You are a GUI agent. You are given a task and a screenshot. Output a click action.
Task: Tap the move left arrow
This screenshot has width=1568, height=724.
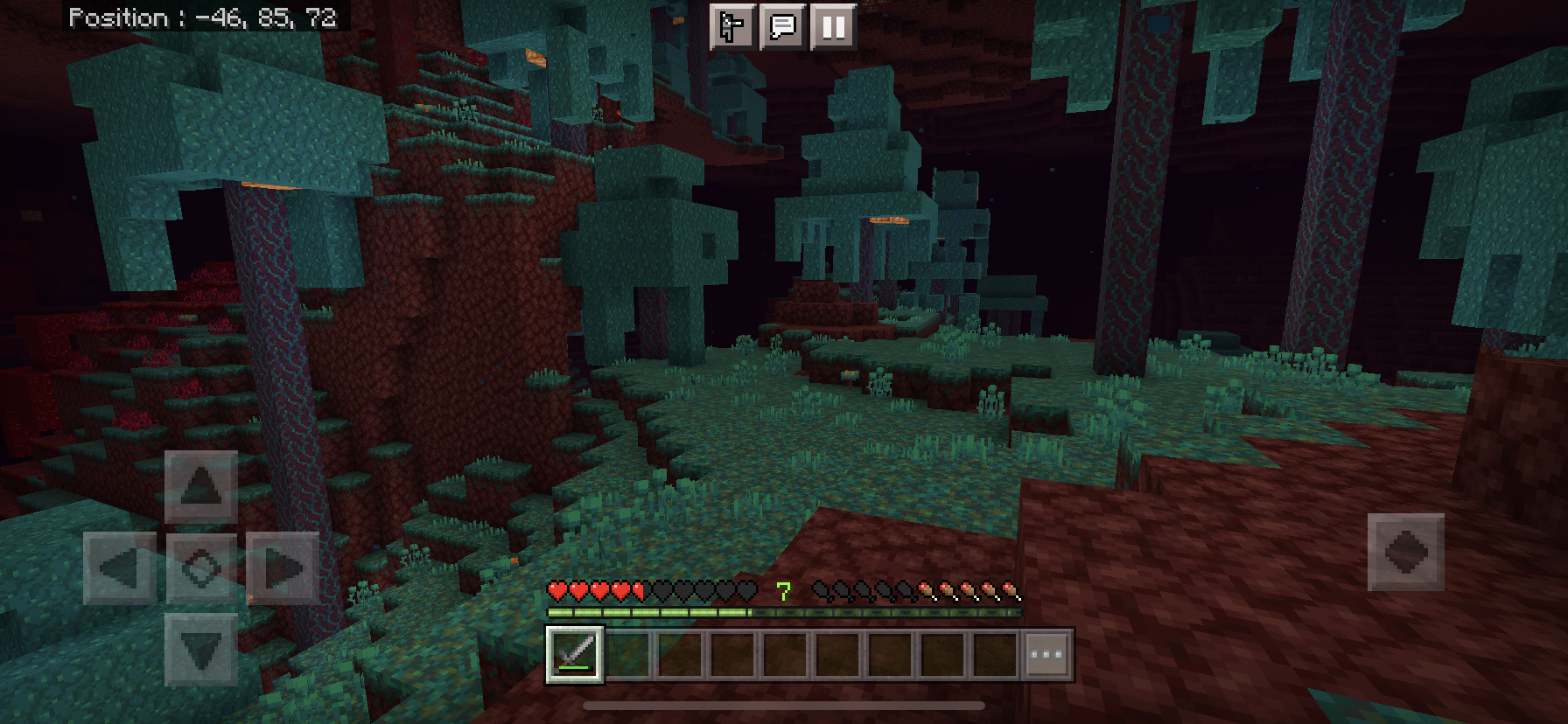click(x=120, y=568)
